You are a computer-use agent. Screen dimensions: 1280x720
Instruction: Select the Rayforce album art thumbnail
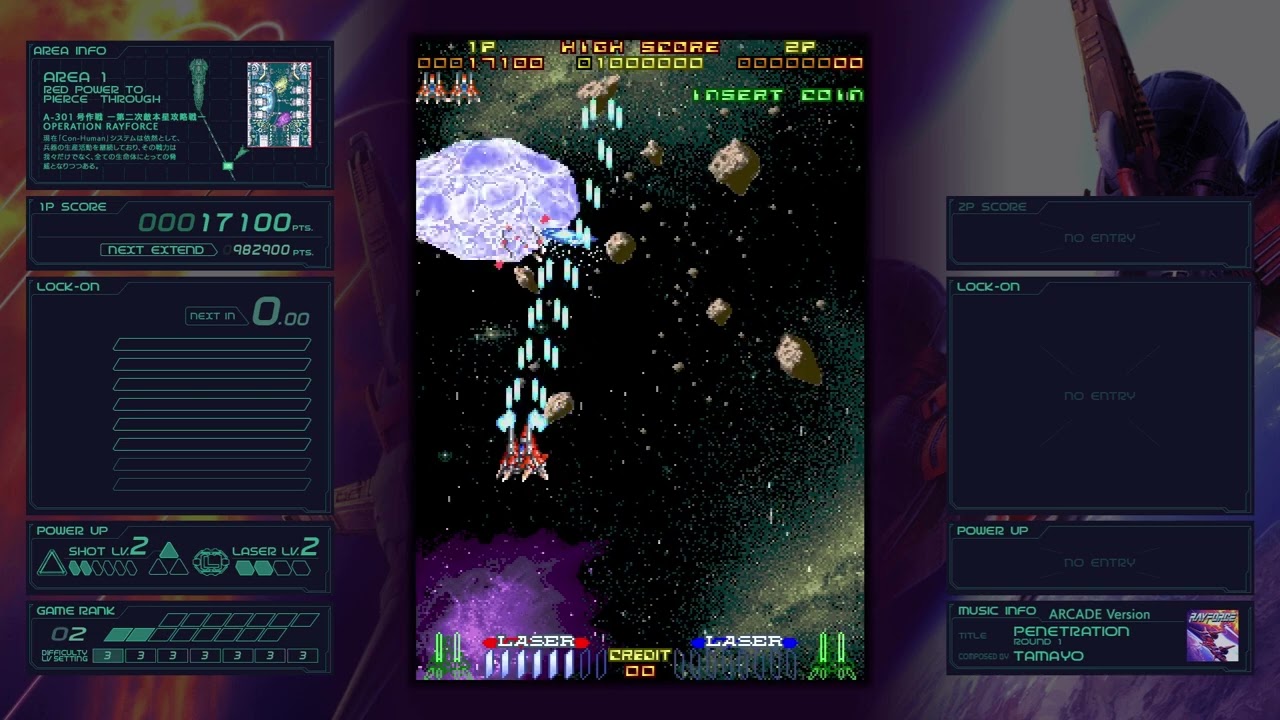coord(1212,636)
